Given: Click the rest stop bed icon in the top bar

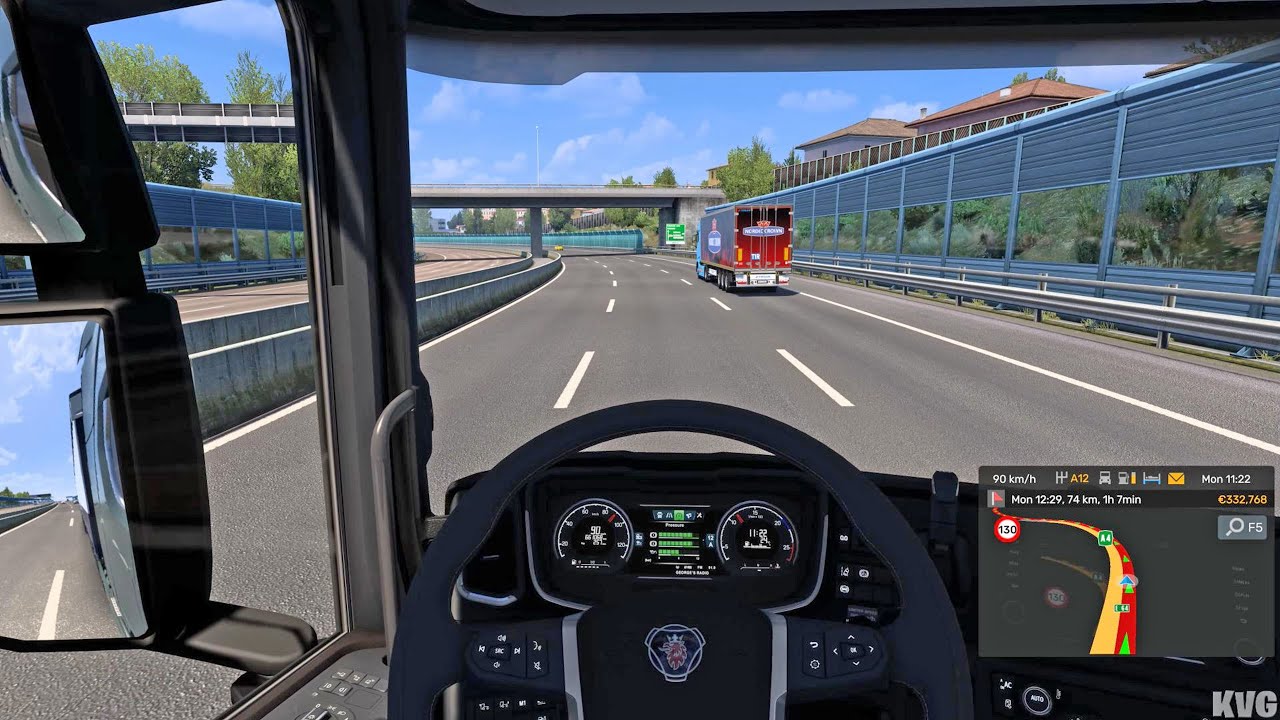Looking at the screenshot, I should click(1151, 478).
